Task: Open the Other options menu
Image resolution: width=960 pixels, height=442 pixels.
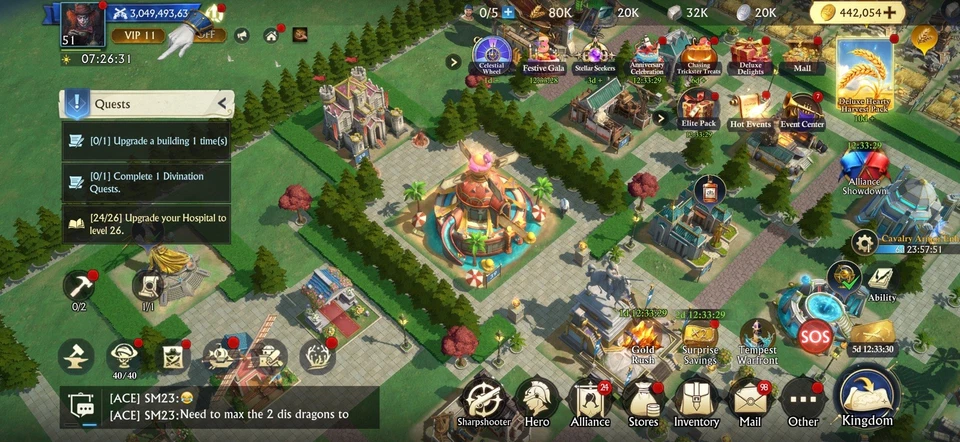Action: [802, 398]
